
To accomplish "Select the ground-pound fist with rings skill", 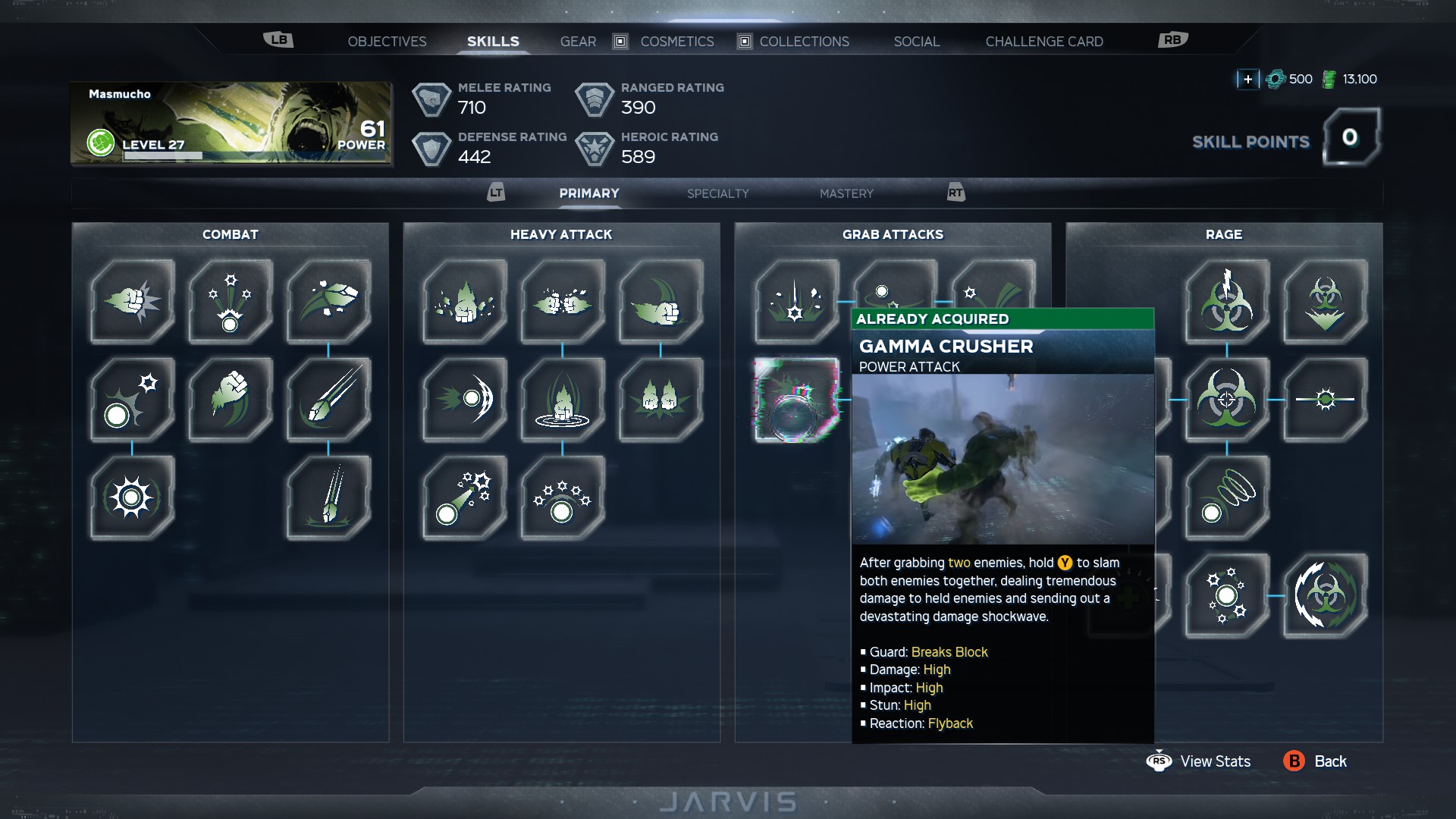I will click(x=563, y=400).
